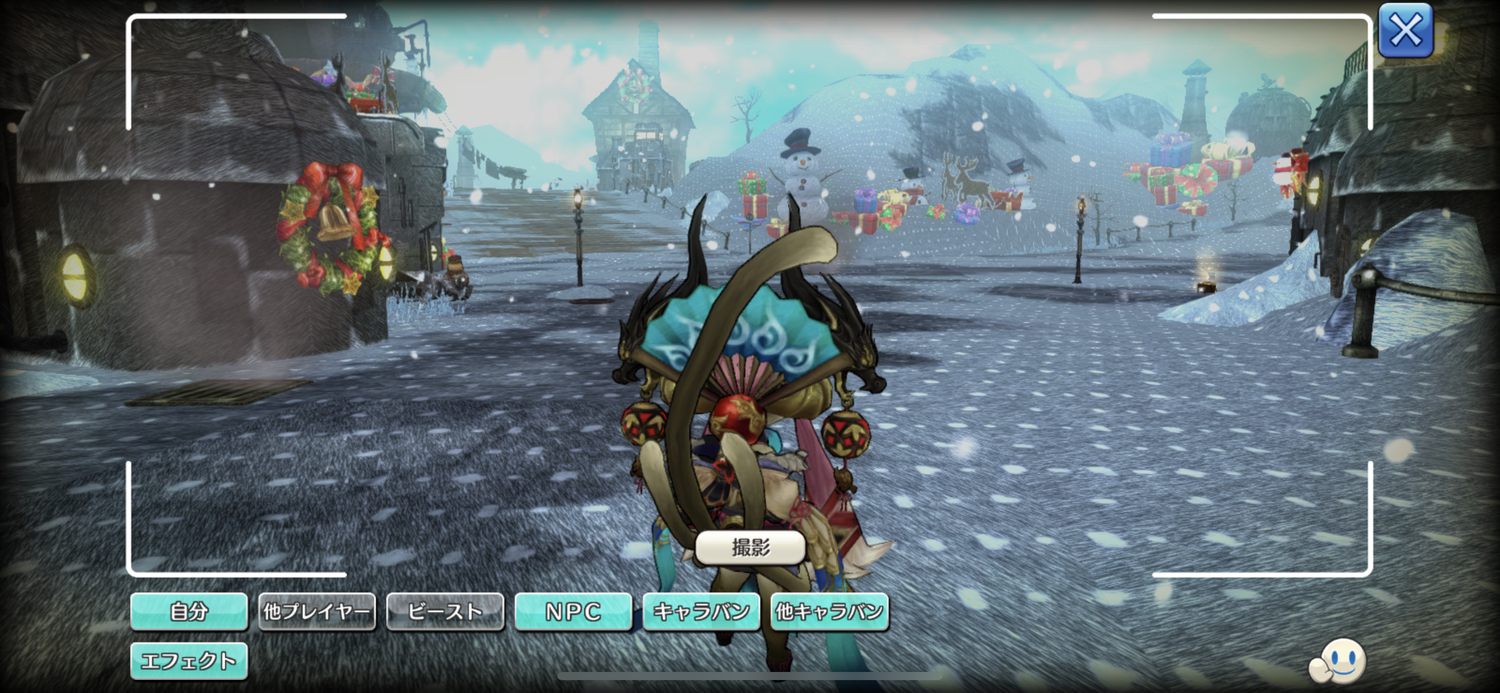
Task: Toggle the 他キャラバン visibility filter
Action: 829,611
